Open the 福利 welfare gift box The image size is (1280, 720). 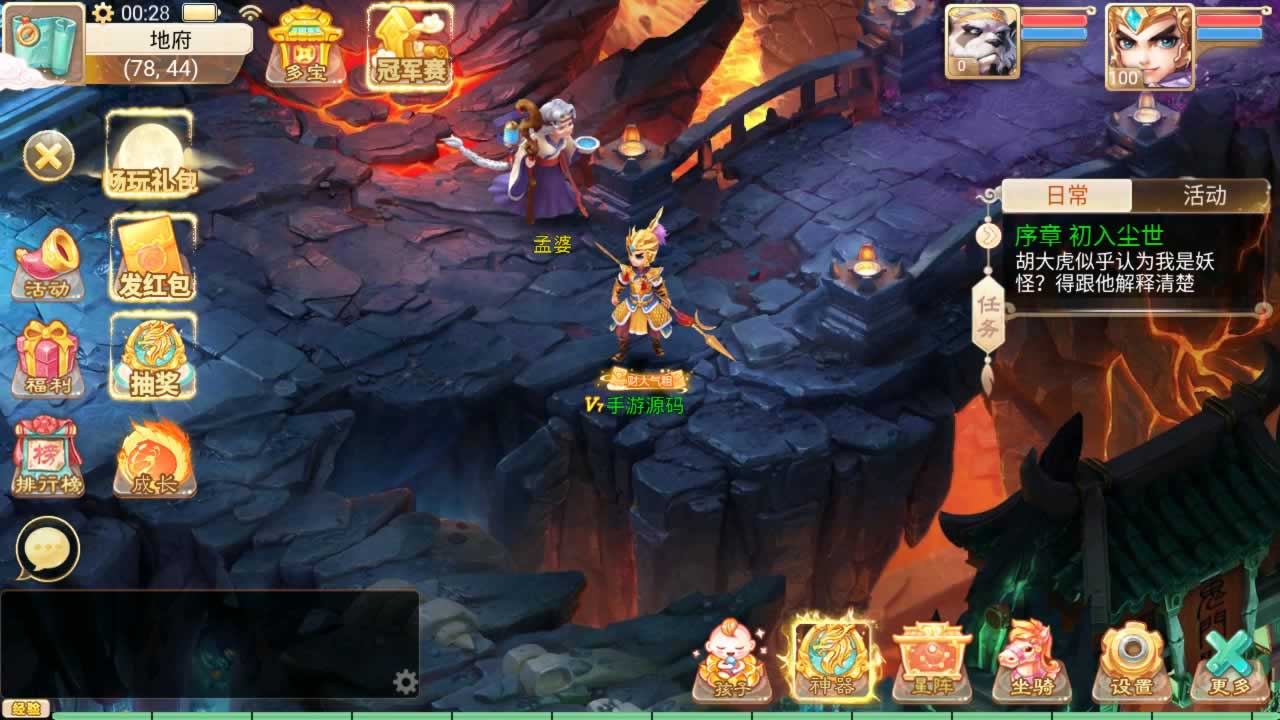pos(47,359)
